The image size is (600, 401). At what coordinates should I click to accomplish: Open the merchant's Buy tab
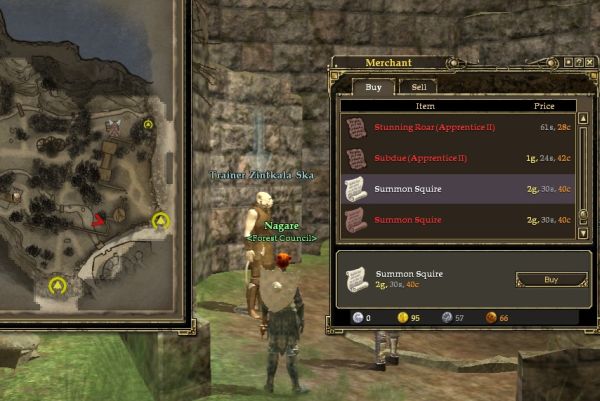[x=373, y=88]
